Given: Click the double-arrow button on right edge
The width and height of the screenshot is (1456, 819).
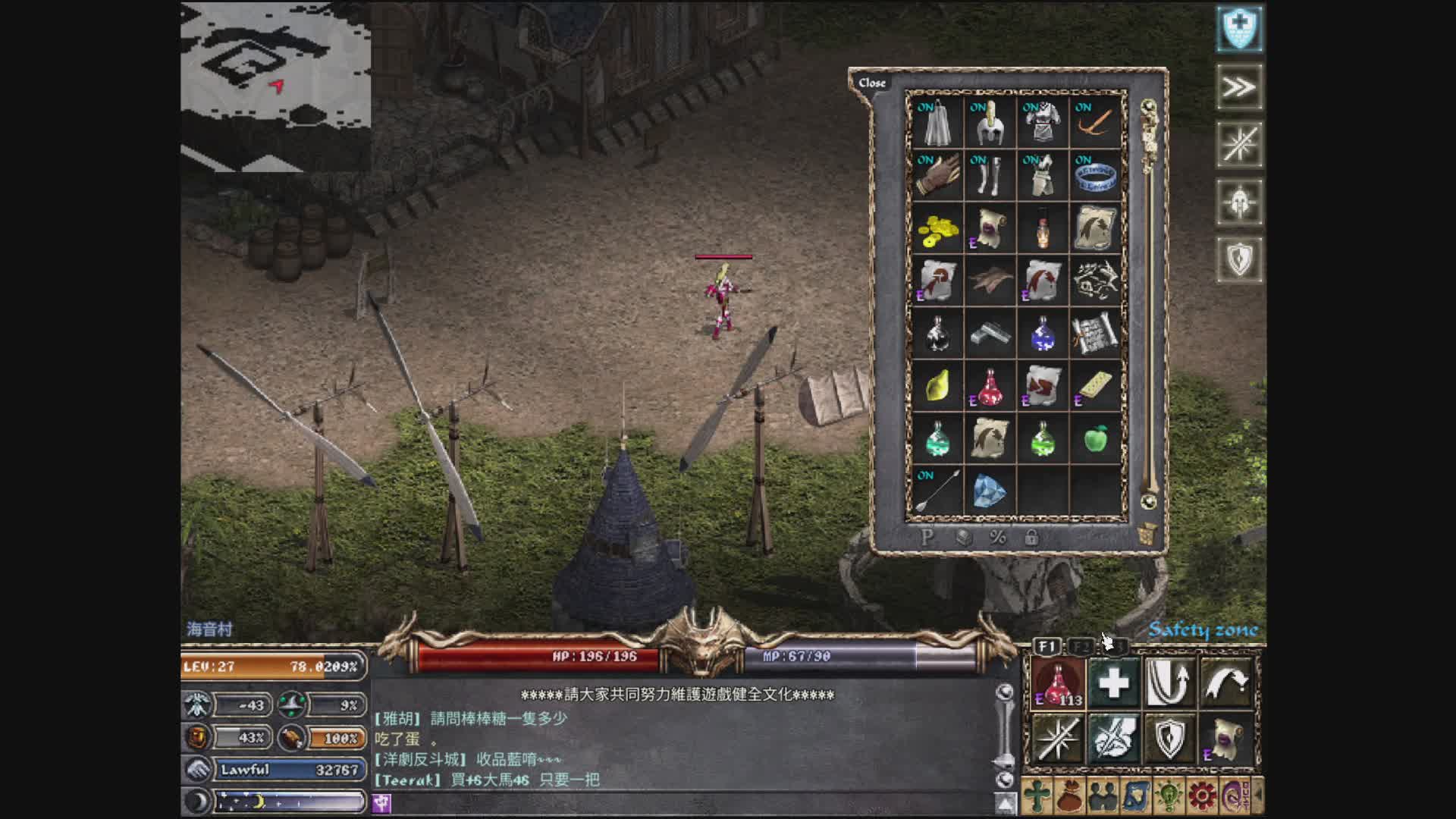Looking at the screenshot, I should coord(1239,87).
